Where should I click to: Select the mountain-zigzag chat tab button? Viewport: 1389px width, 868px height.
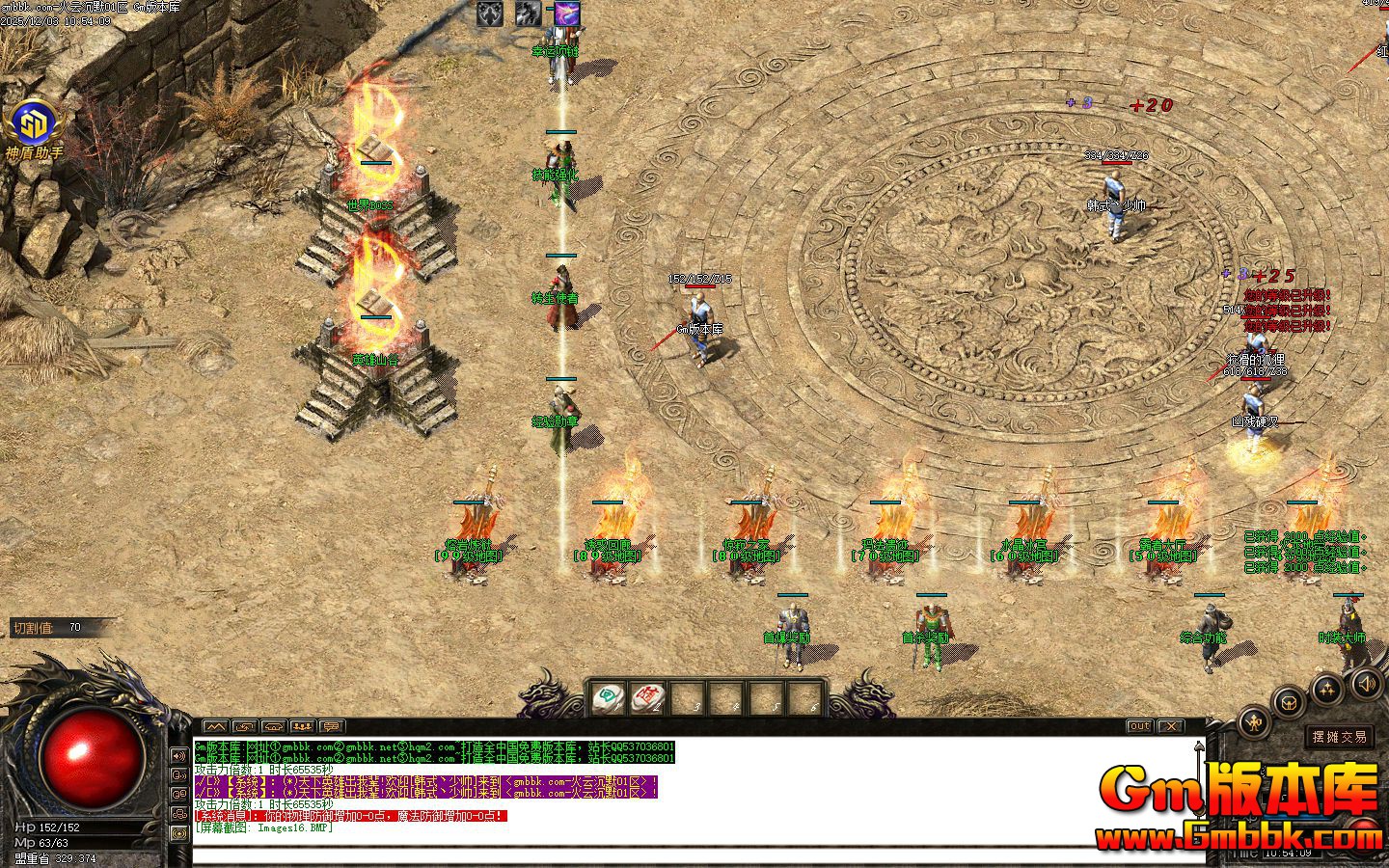[214, 726]
